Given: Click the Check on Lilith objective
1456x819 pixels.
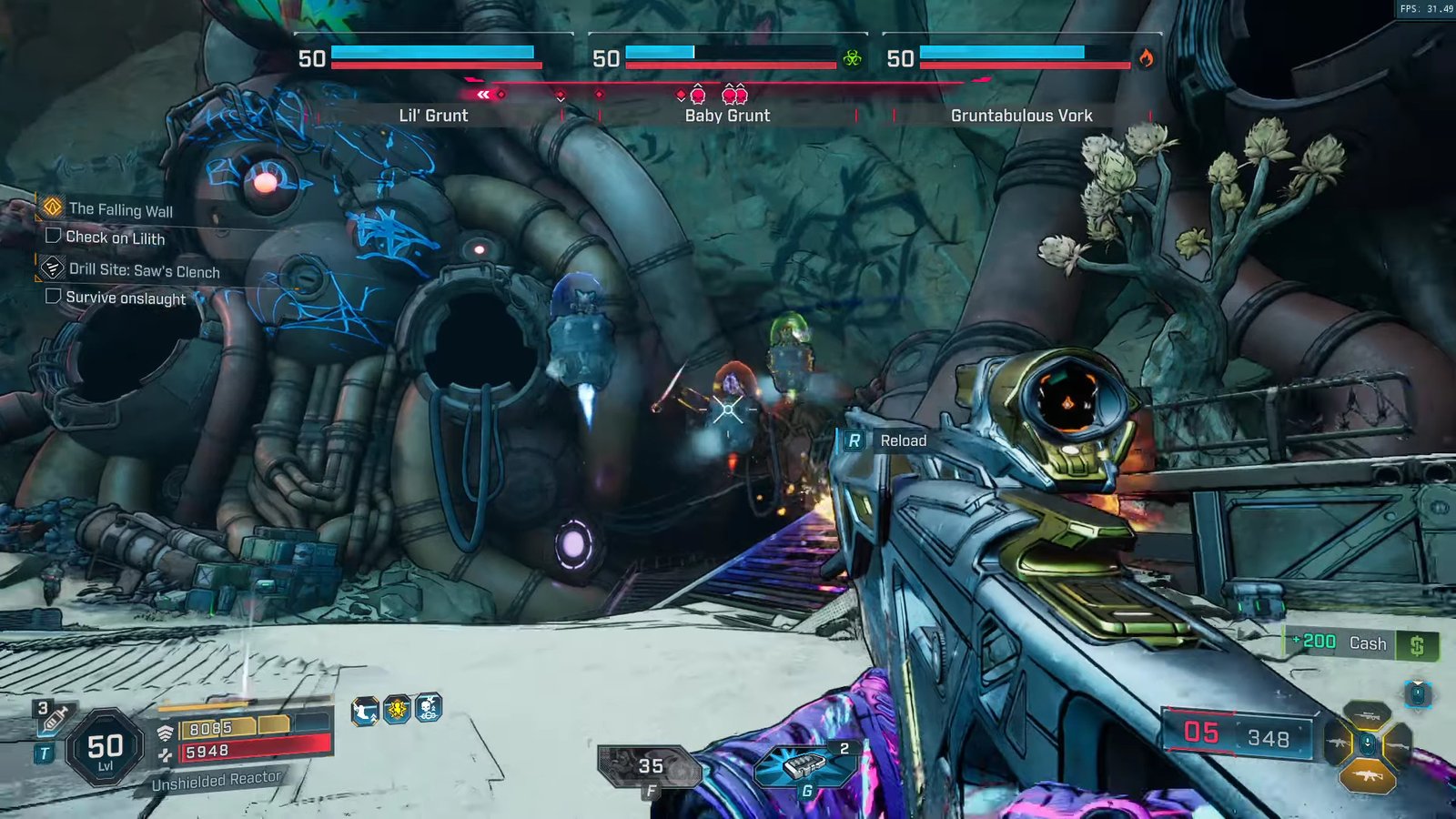Looking at the screenshot, I should (x=115, y=238).
